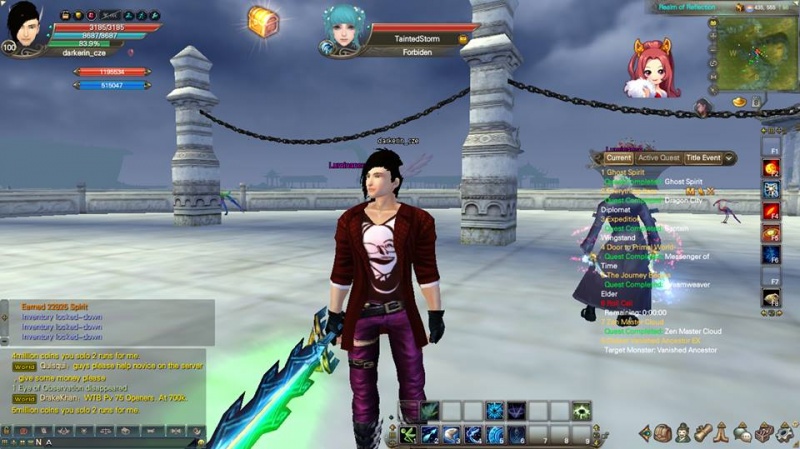This screenshot has height=449, width=800.
Task: Open the quest scroll icon
Action: click(704, 433)
